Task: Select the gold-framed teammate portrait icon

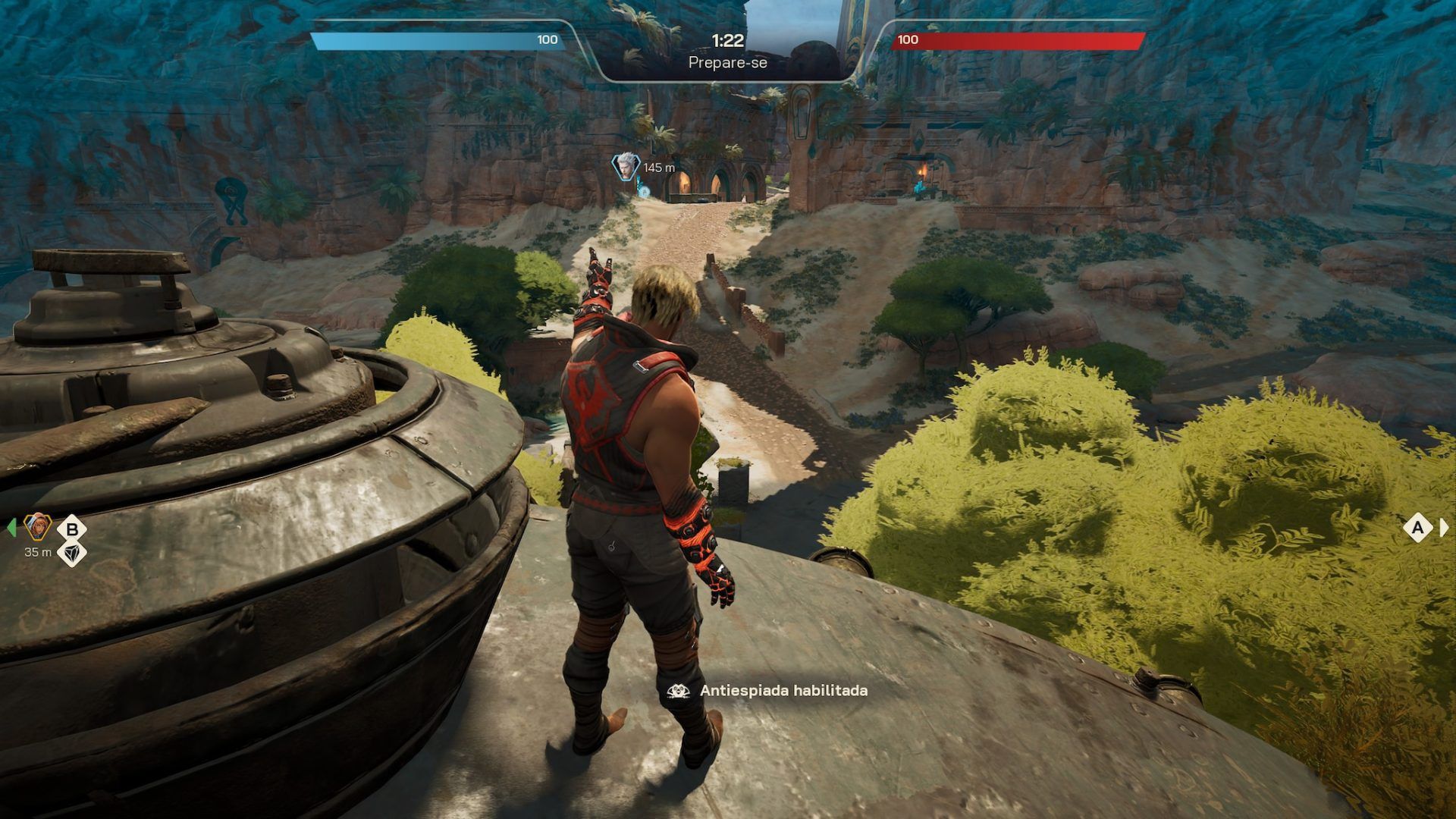Action: 36,526
